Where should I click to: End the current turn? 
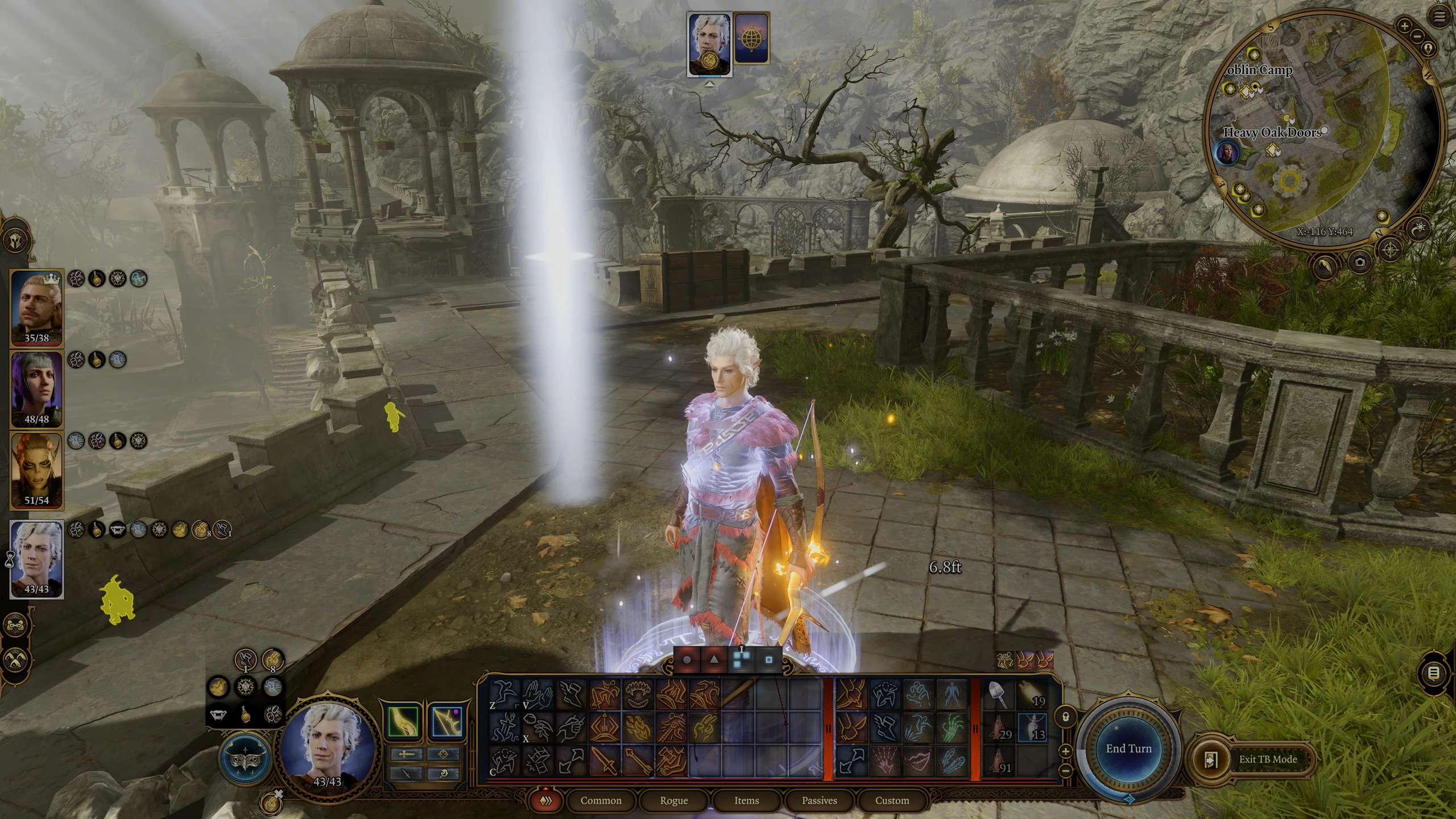pos(1128,748)
